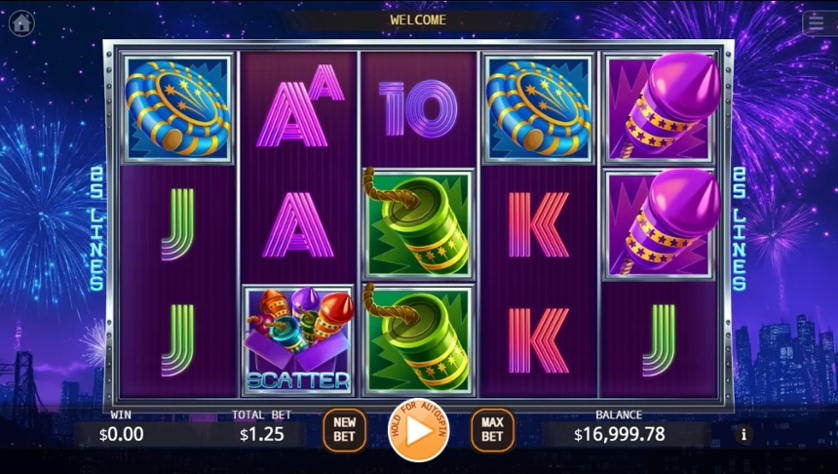Go to the home screen
Viewport: 838px width, 474px height.
(x=21, y=23)
